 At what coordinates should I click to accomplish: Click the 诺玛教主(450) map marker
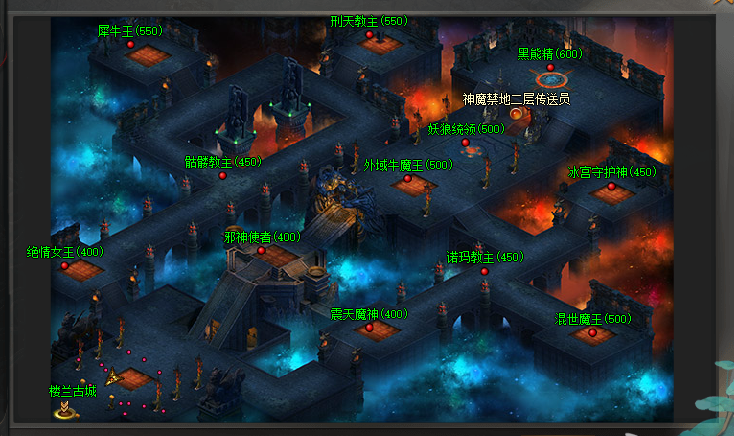[x=485, y=271]
